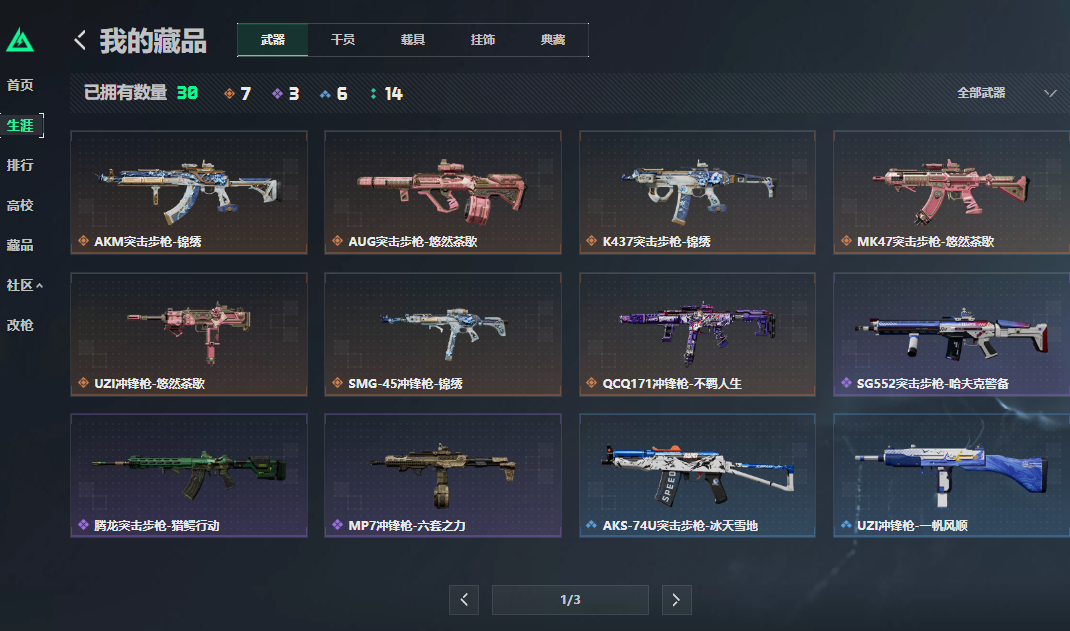This screenshot has width=1070, height=631.
Task: Open 排行 in the sidebar
Action: pos(20,165)
